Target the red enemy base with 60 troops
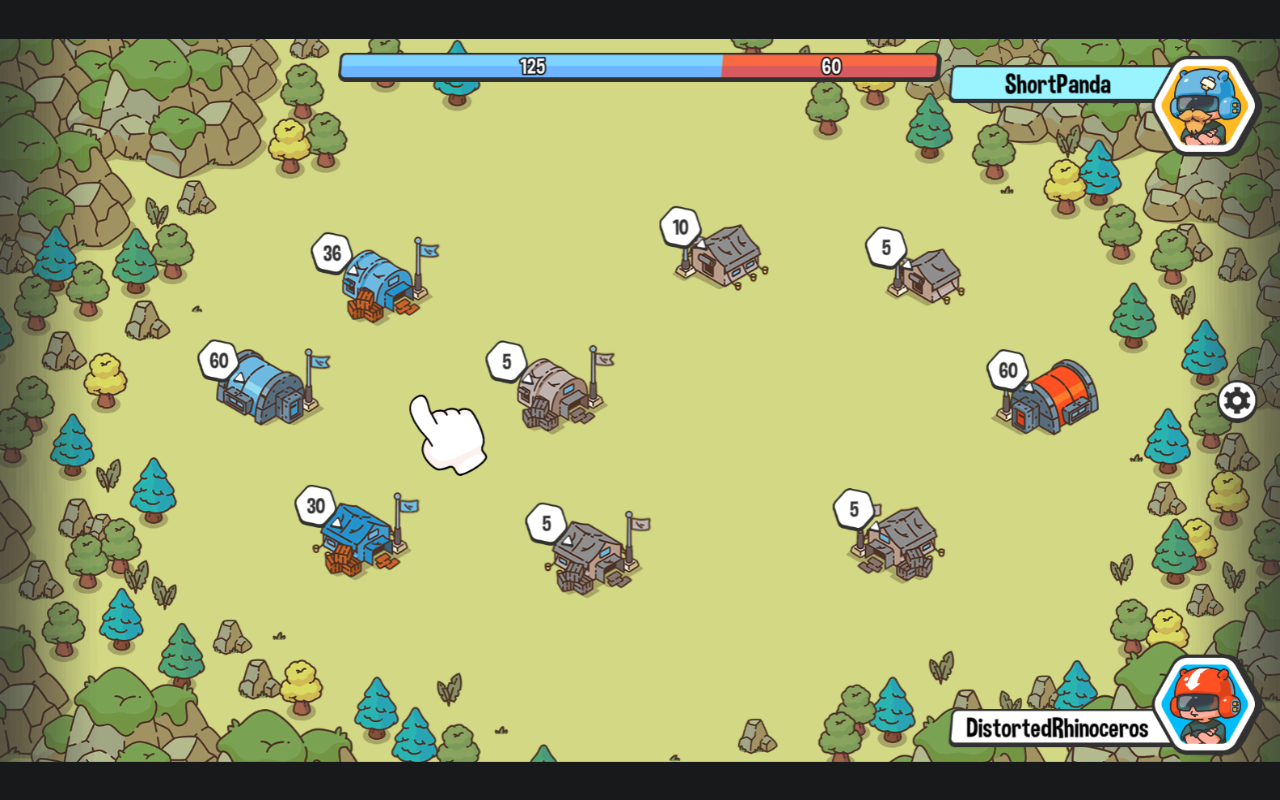The height and width of the screenshot is (800, 1280). pos(1053,397)
